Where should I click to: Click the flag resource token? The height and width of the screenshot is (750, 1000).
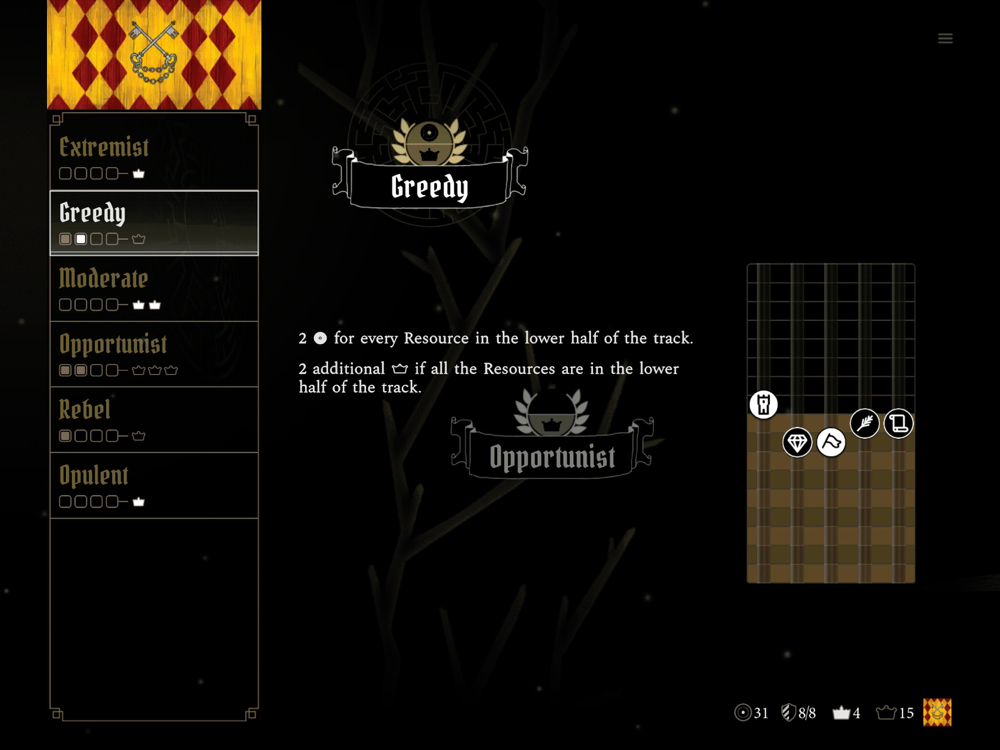(831, 441)
